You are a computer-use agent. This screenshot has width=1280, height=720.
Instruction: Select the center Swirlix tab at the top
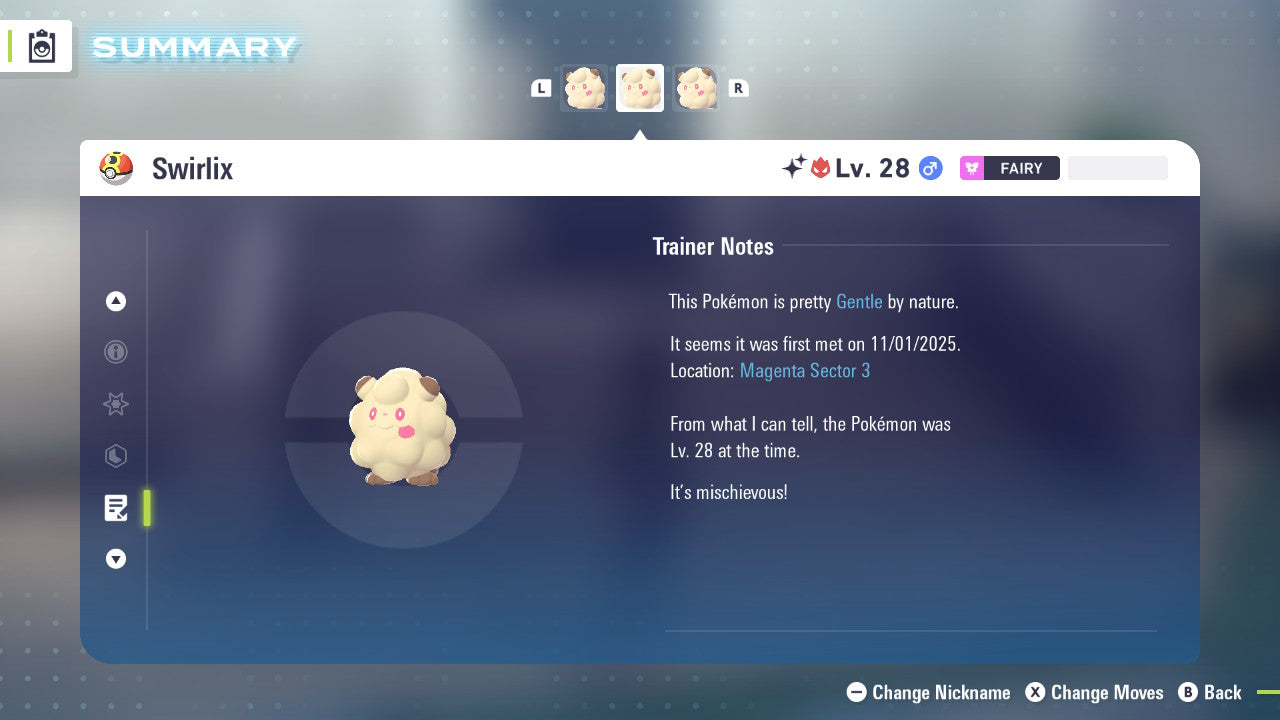(639, 88)
